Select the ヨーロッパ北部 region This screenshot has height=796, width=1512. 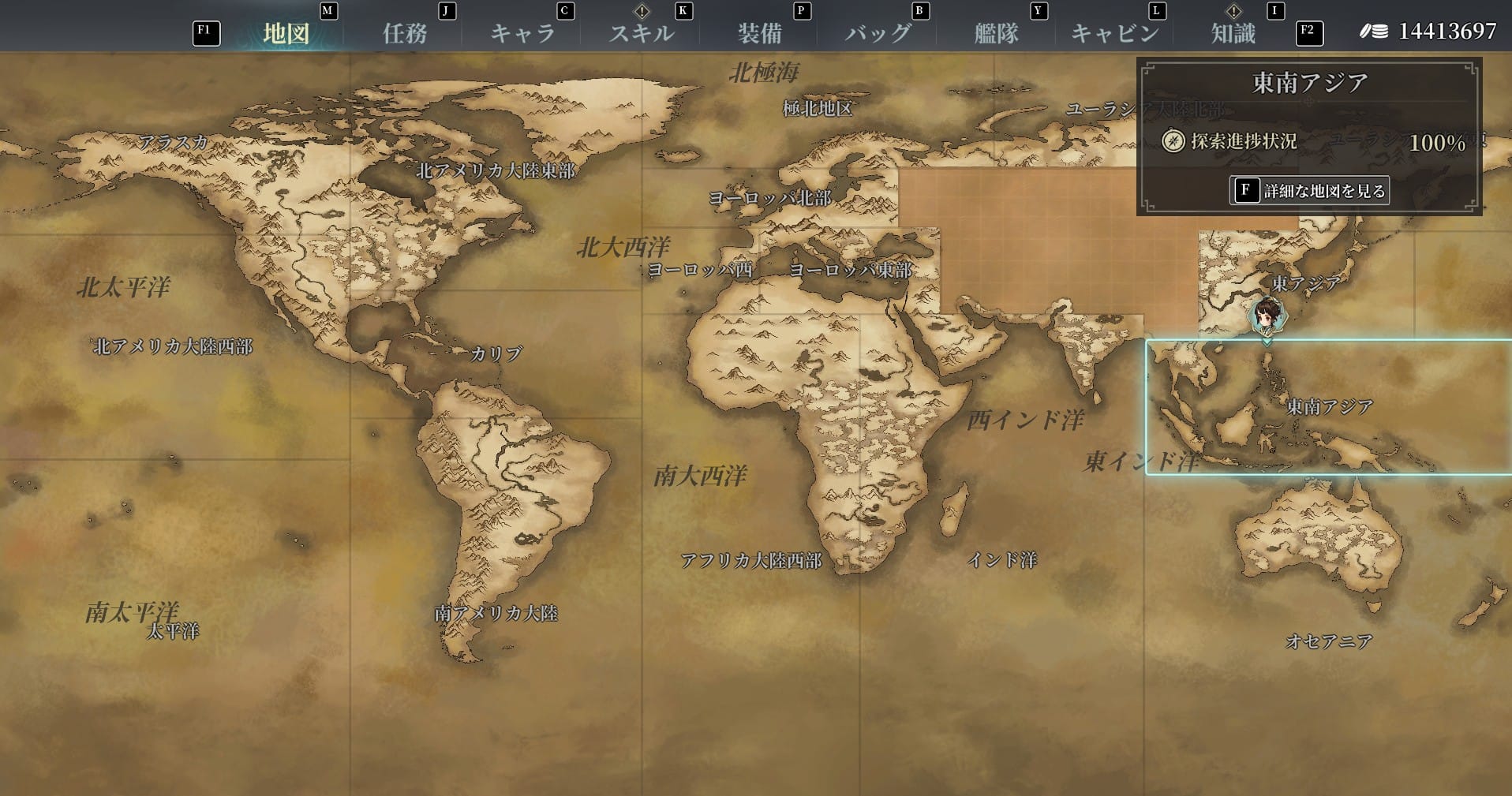point(769,198)
